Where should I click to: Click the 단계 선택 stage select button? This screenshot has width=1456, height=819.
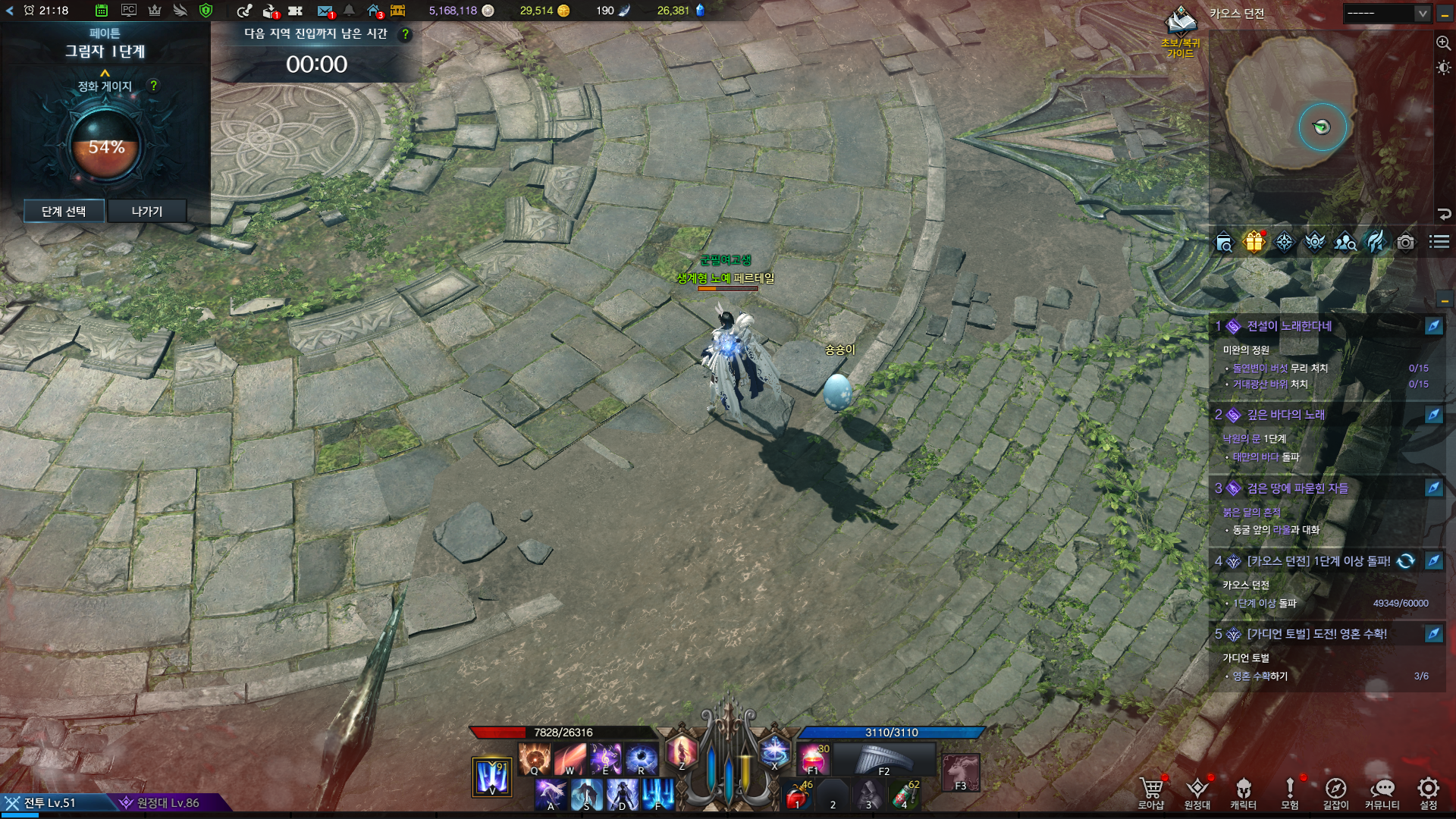pyautogui.click(x=64, y=211)
